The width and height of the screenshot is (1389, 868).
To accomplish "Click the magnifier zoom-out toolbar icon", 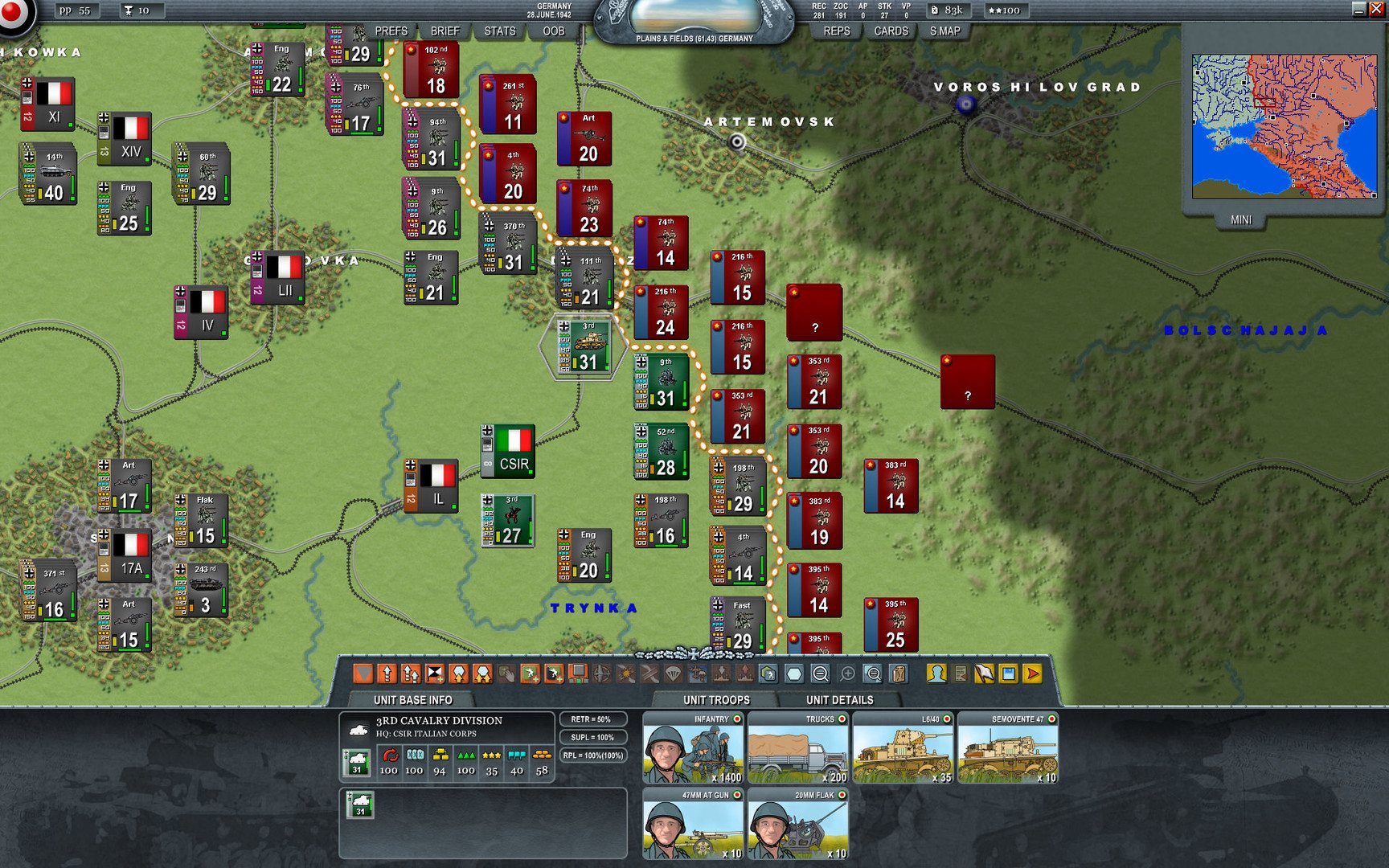I will [821, 674].
